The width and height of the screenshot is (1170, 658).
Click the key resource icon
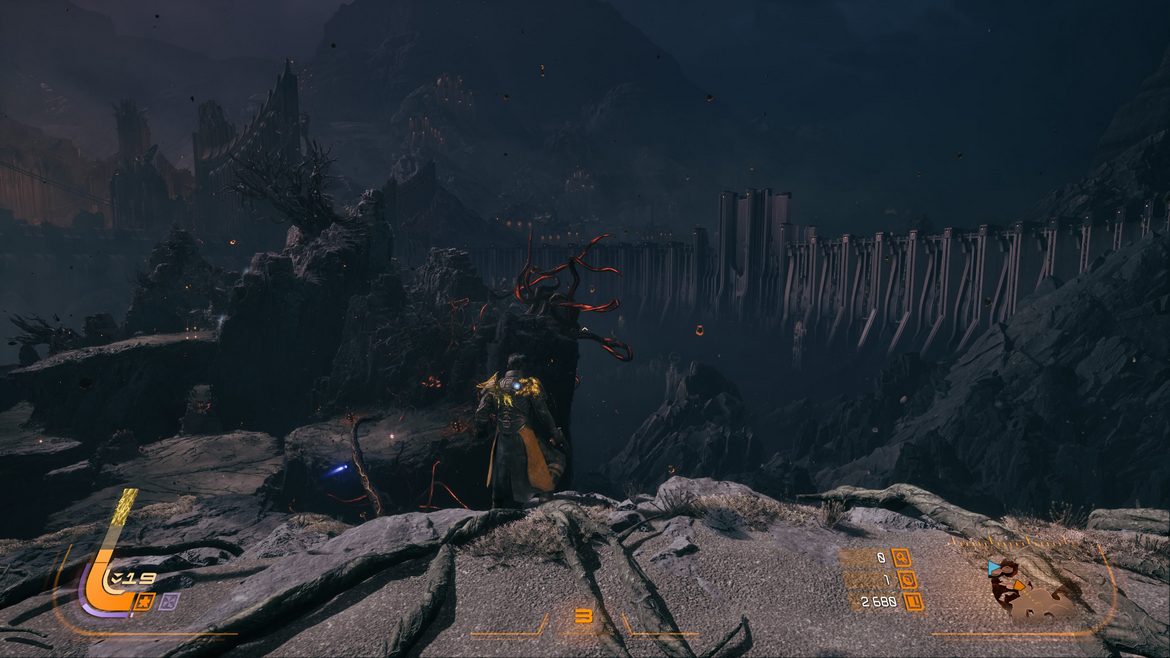click(901, 557)
